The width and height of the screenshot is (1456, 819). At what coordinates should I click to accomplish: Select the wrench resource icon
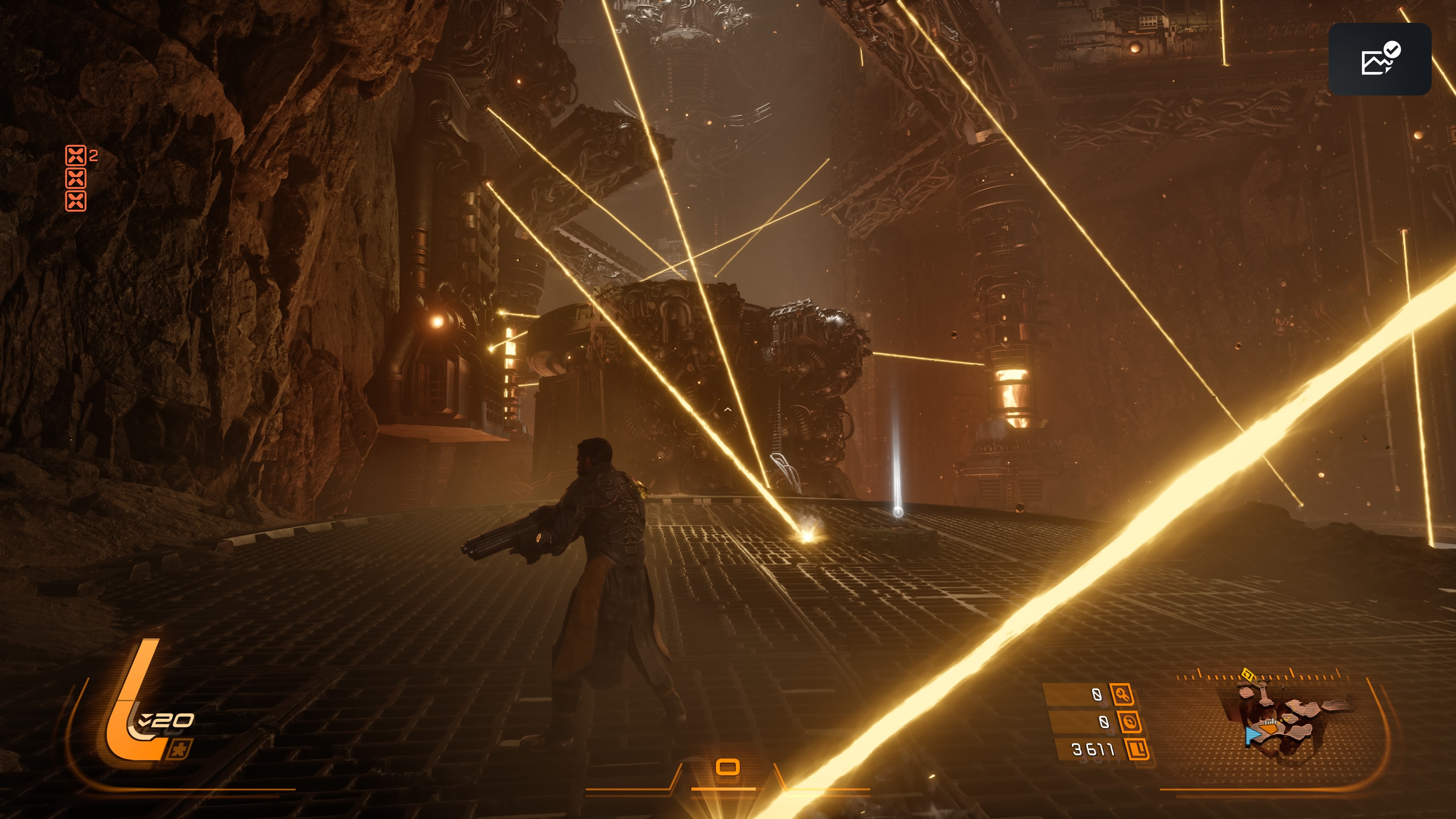click(1122, 694)
